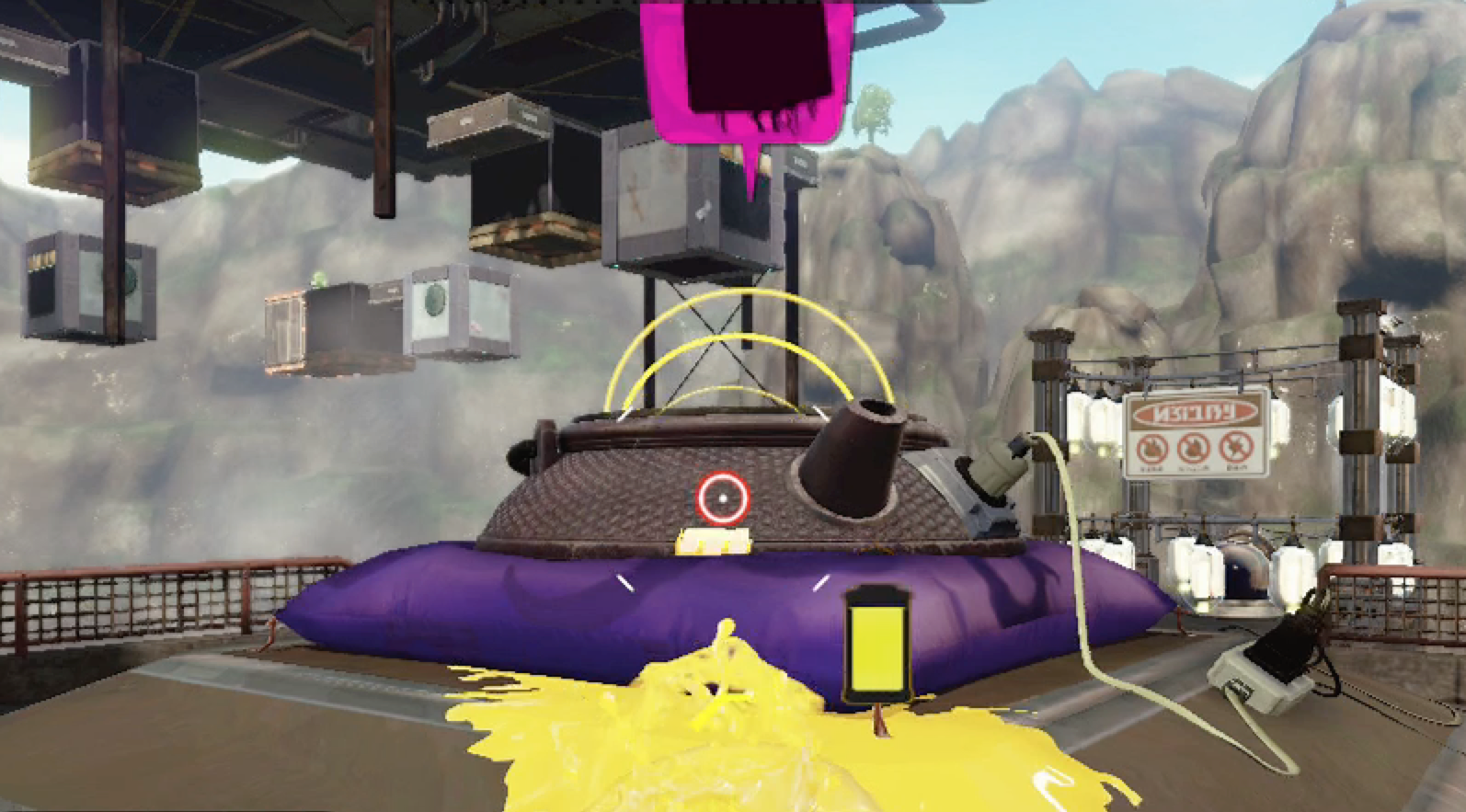Click the middle prohibition icon on the warning sign
Screen dimensions: 1466x812
(1192, 448)
